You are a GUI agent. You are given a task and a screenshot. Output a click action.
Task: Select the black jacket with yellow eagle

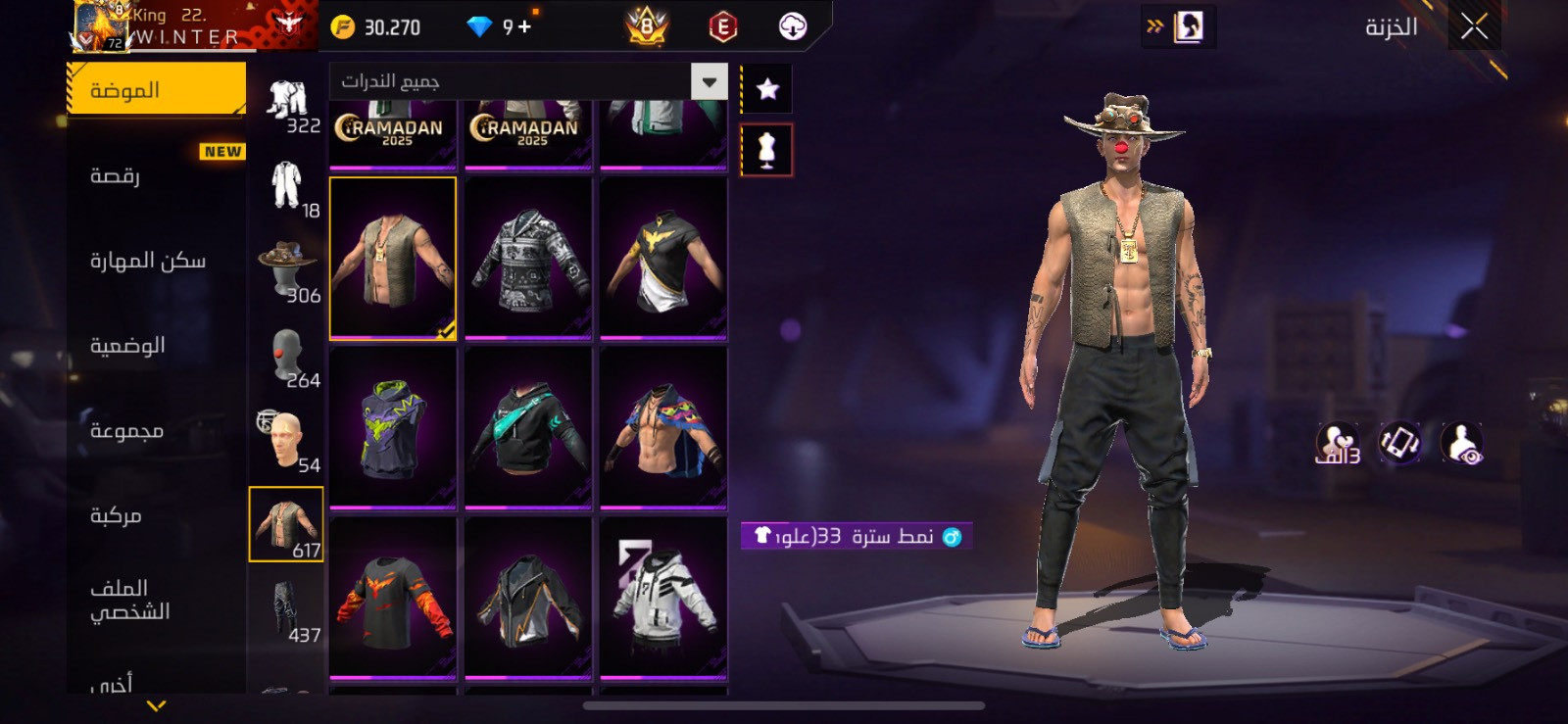pyautogui.click(x=663, y=258)
